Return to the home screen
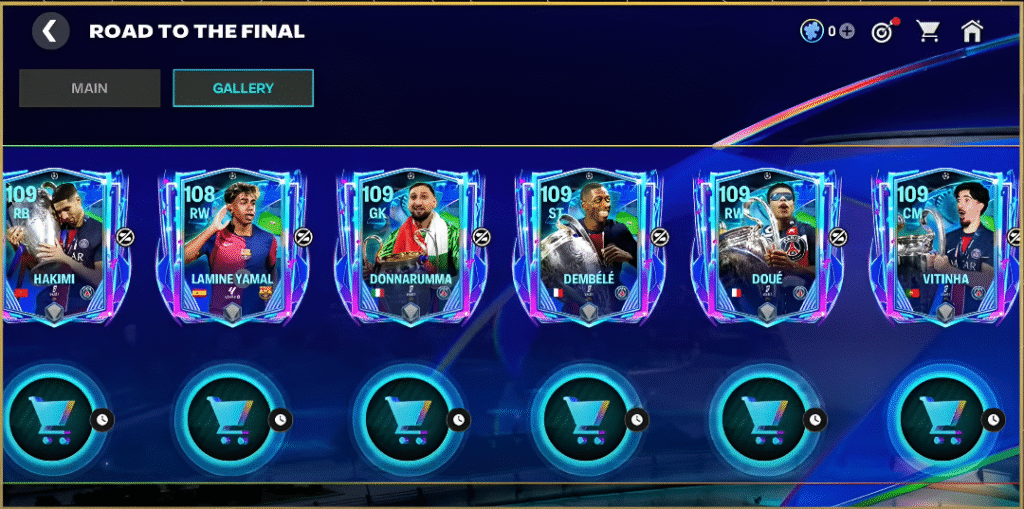 pos(972,32)
